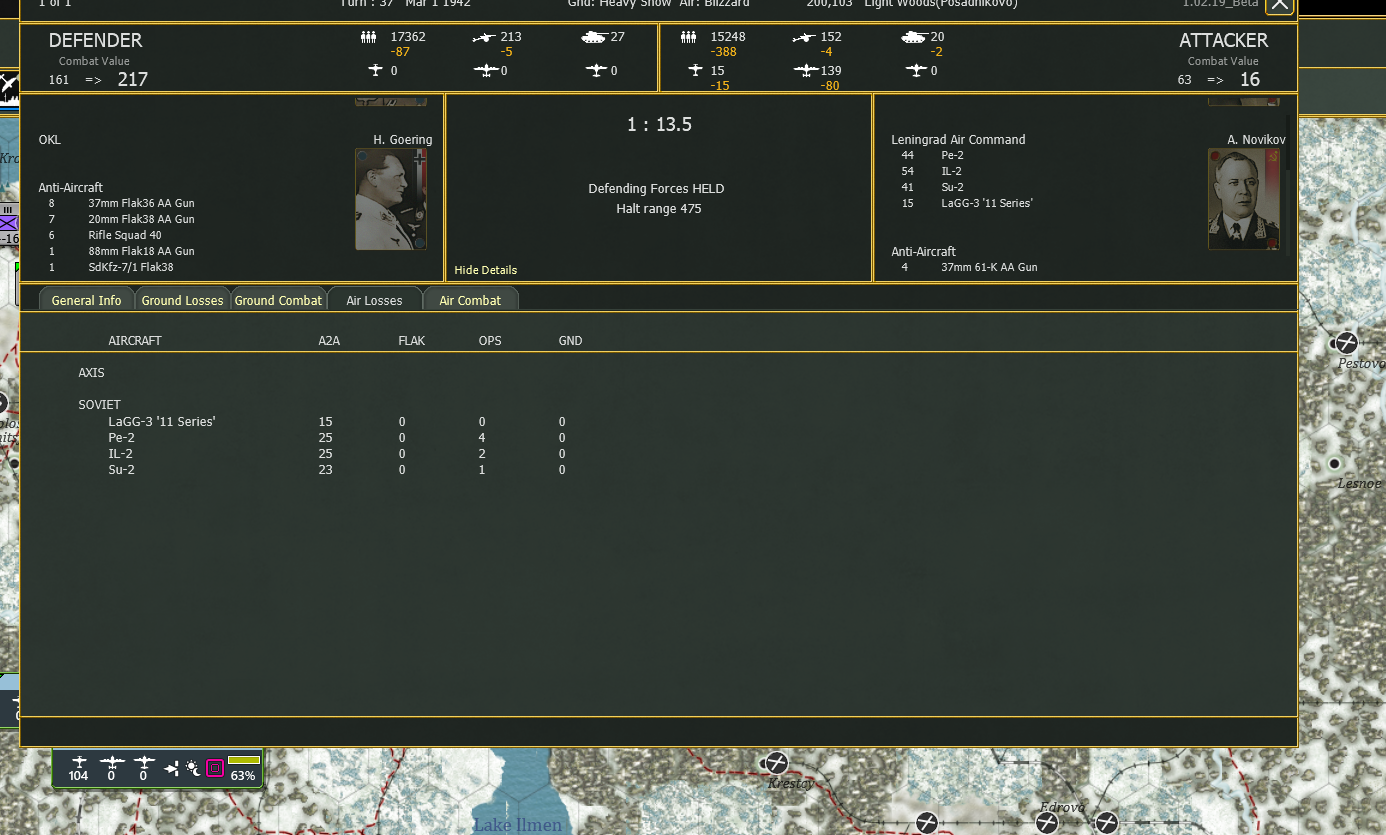Open the Ground Losses tab

pos(182,299)
